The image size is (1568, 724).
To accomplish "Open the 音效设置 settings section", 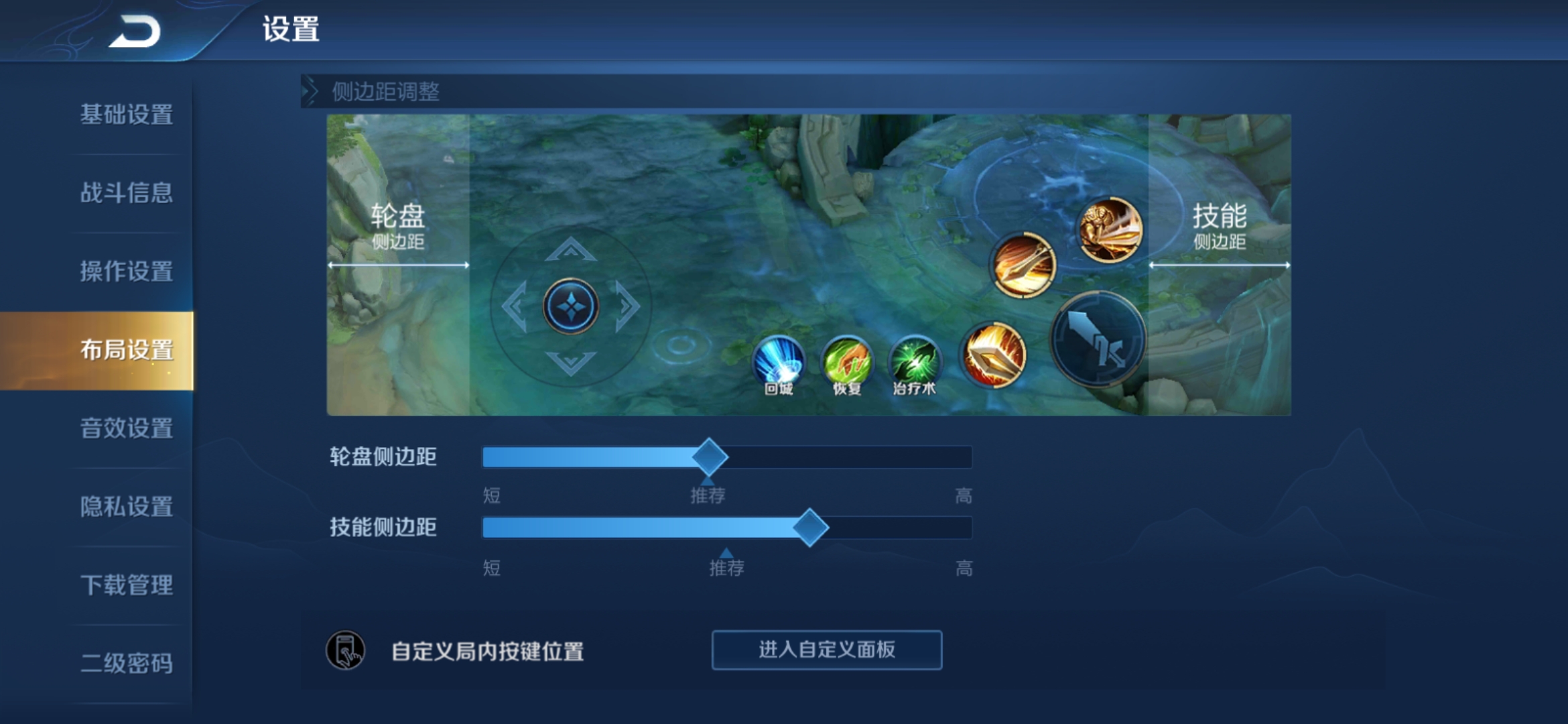I will pyautogui.click(x=126, y=428).
